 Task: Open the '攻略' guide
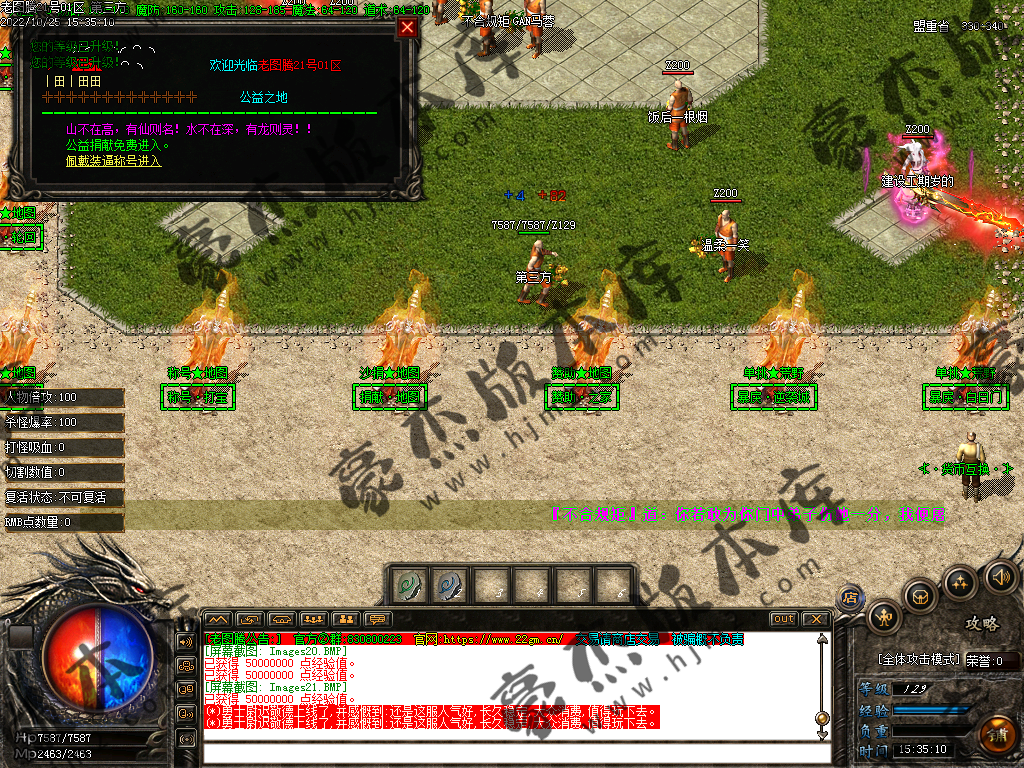coord(982,623)
